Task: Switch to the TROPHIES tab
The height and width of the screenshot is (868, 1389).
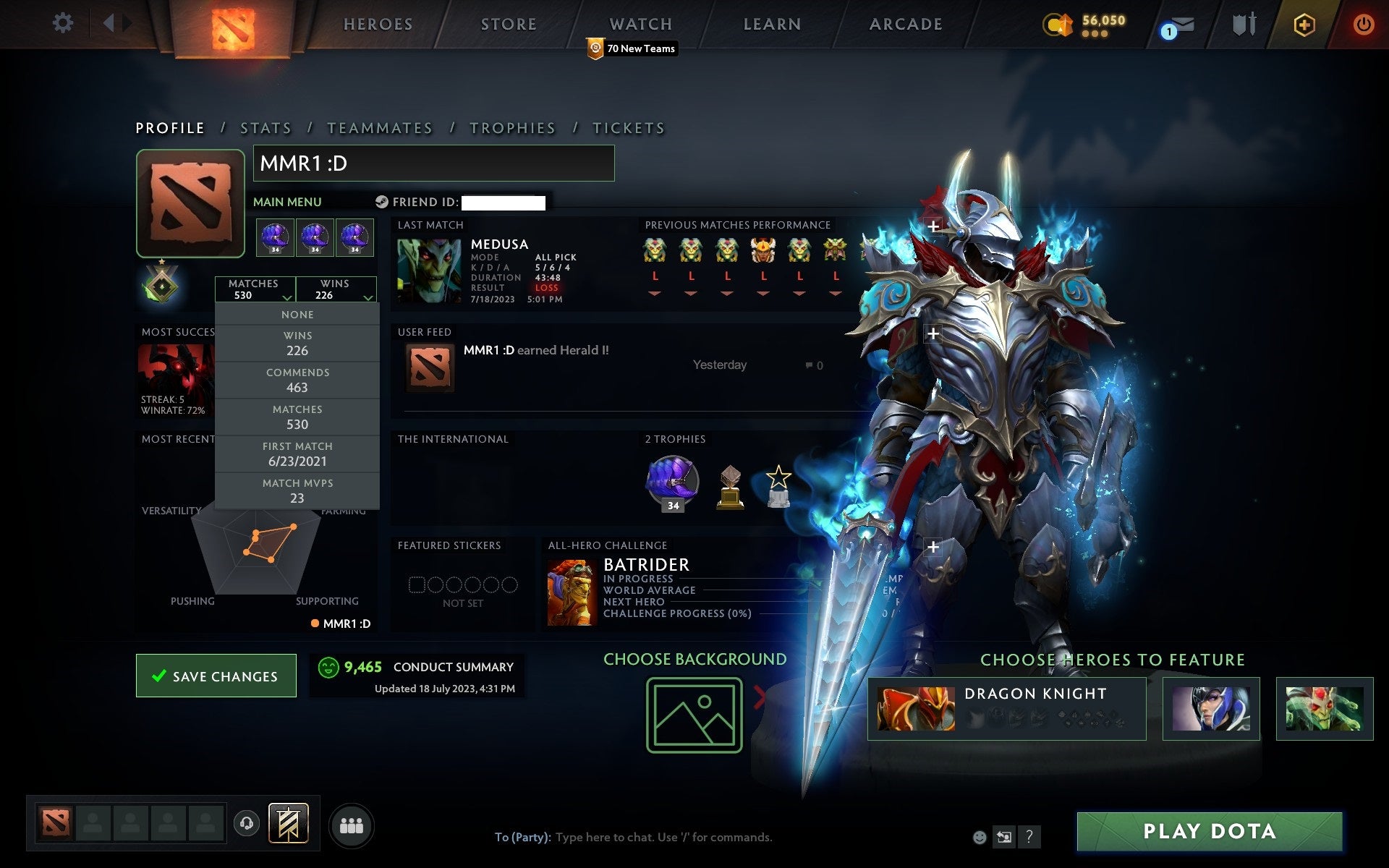Action: pos(512,127)
